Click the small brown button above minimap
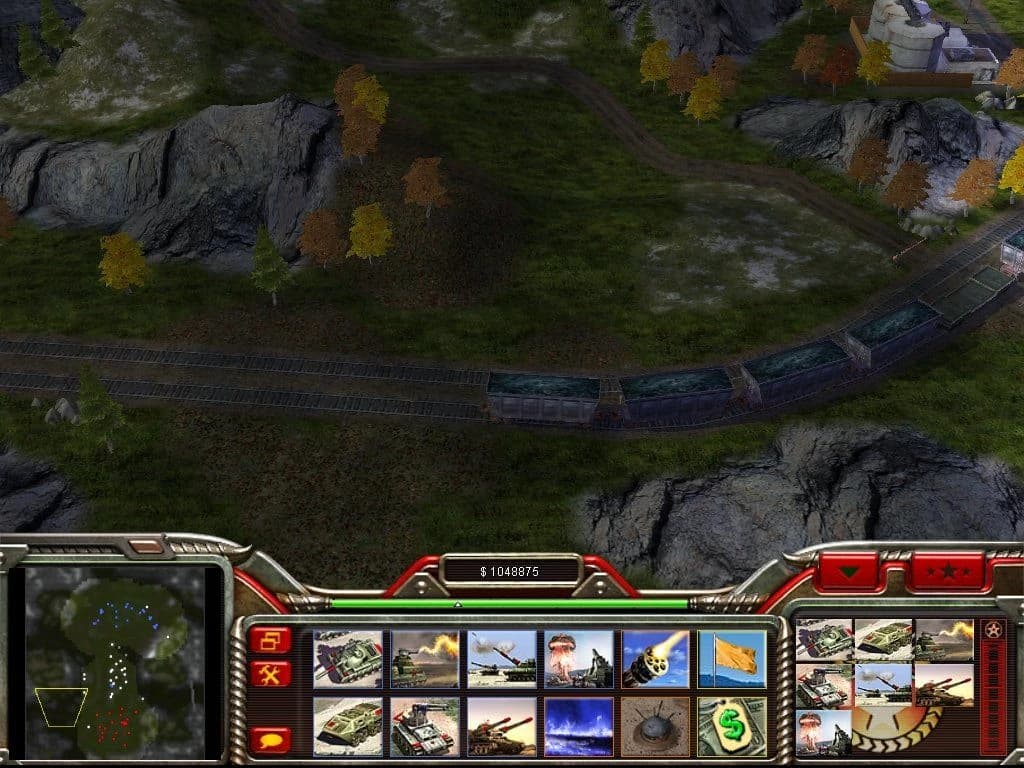The width and height of the screenshot is (1024, 768). [x=145, y=547]
